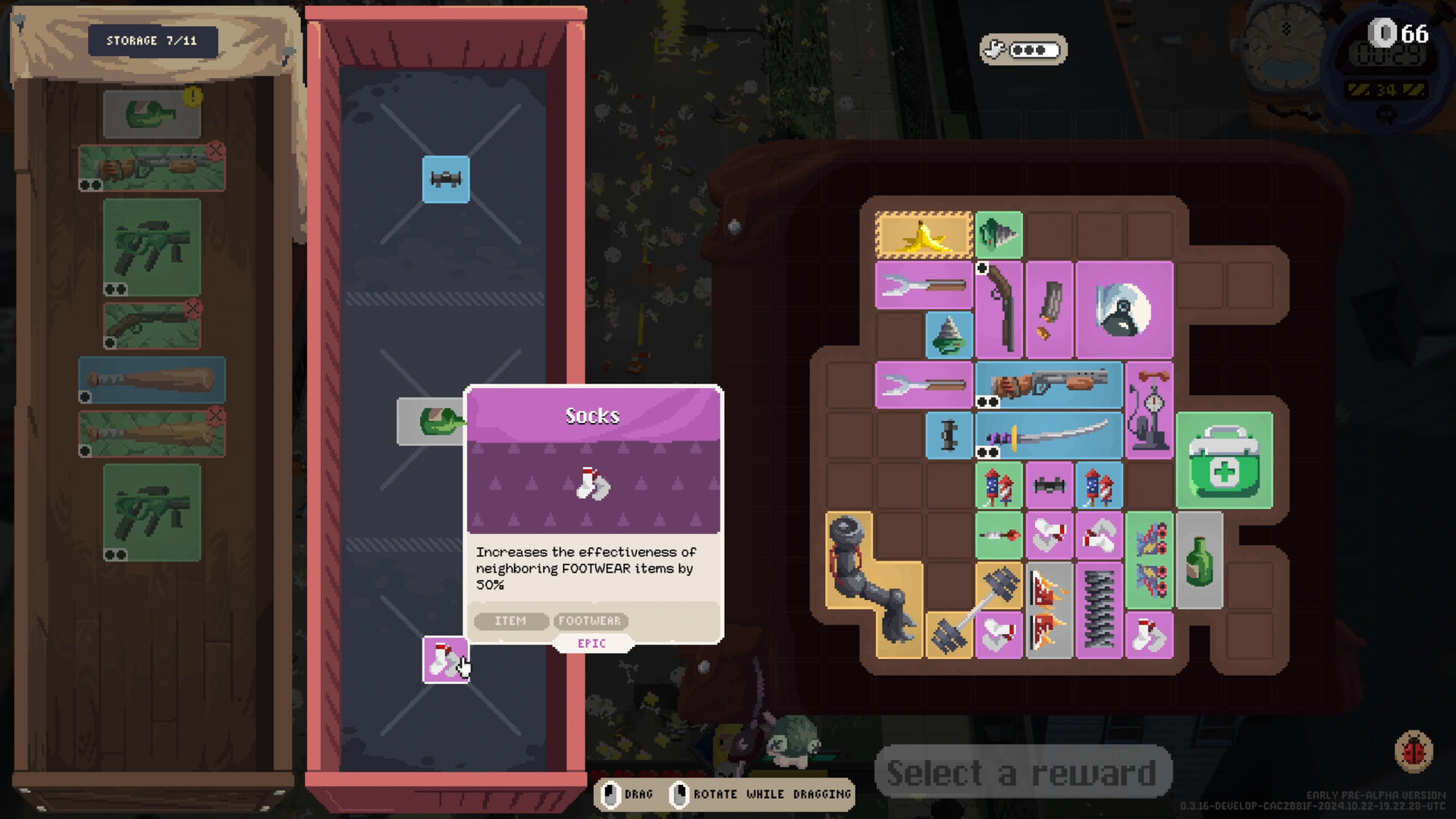Screen dimensions: 1456x819
Task: Click the exclamation badge on the stored bottle
Action: coord(194,97)
